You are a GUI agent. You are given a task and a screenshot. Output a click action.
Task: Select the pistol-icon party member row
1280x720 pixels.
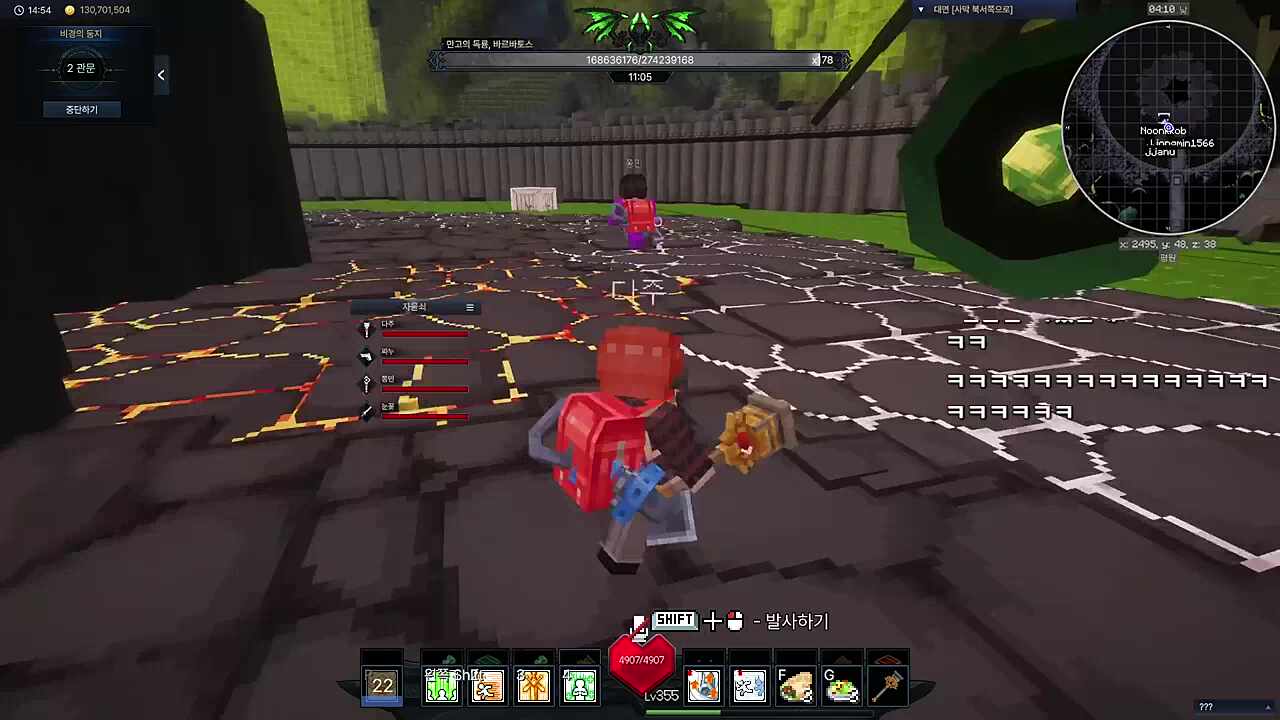pos(417,356)
